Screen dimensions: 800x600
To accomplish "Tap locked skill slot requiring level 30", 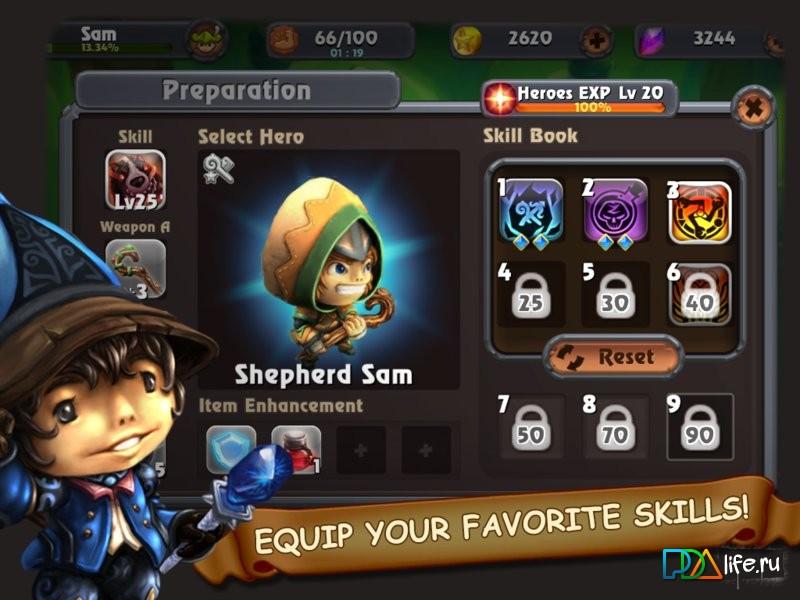I will pos(615,294).
